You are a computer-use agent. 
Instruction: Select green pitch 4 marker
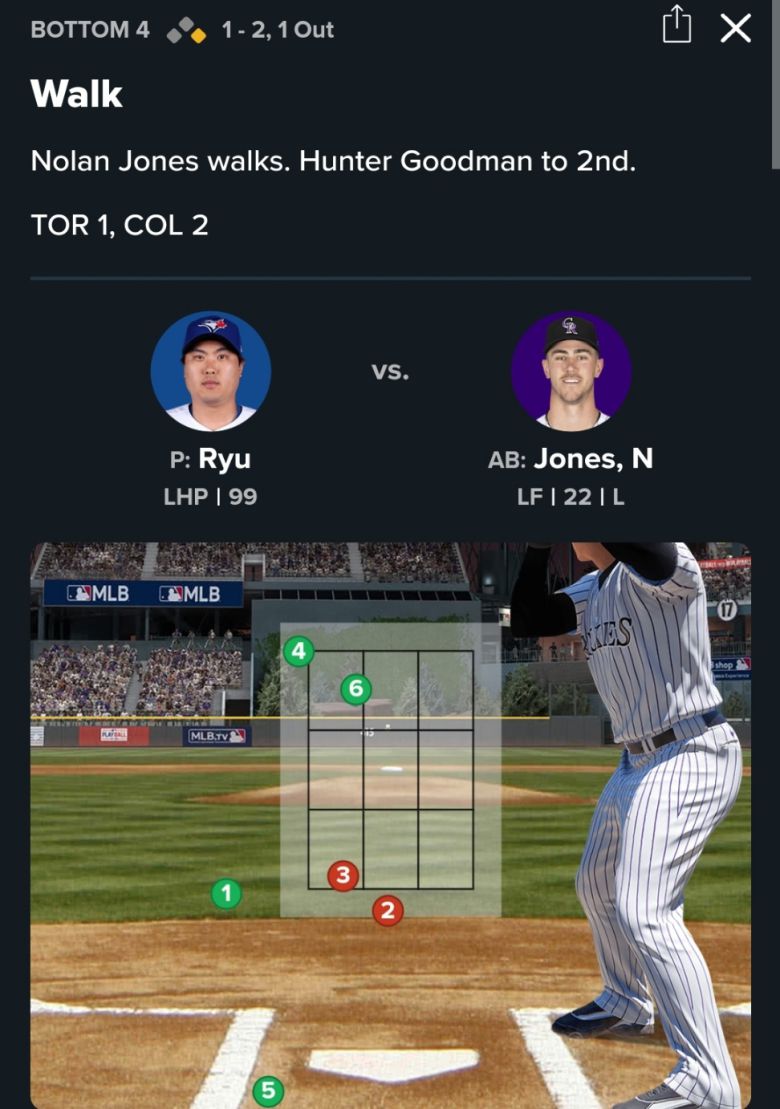[298, 652]
